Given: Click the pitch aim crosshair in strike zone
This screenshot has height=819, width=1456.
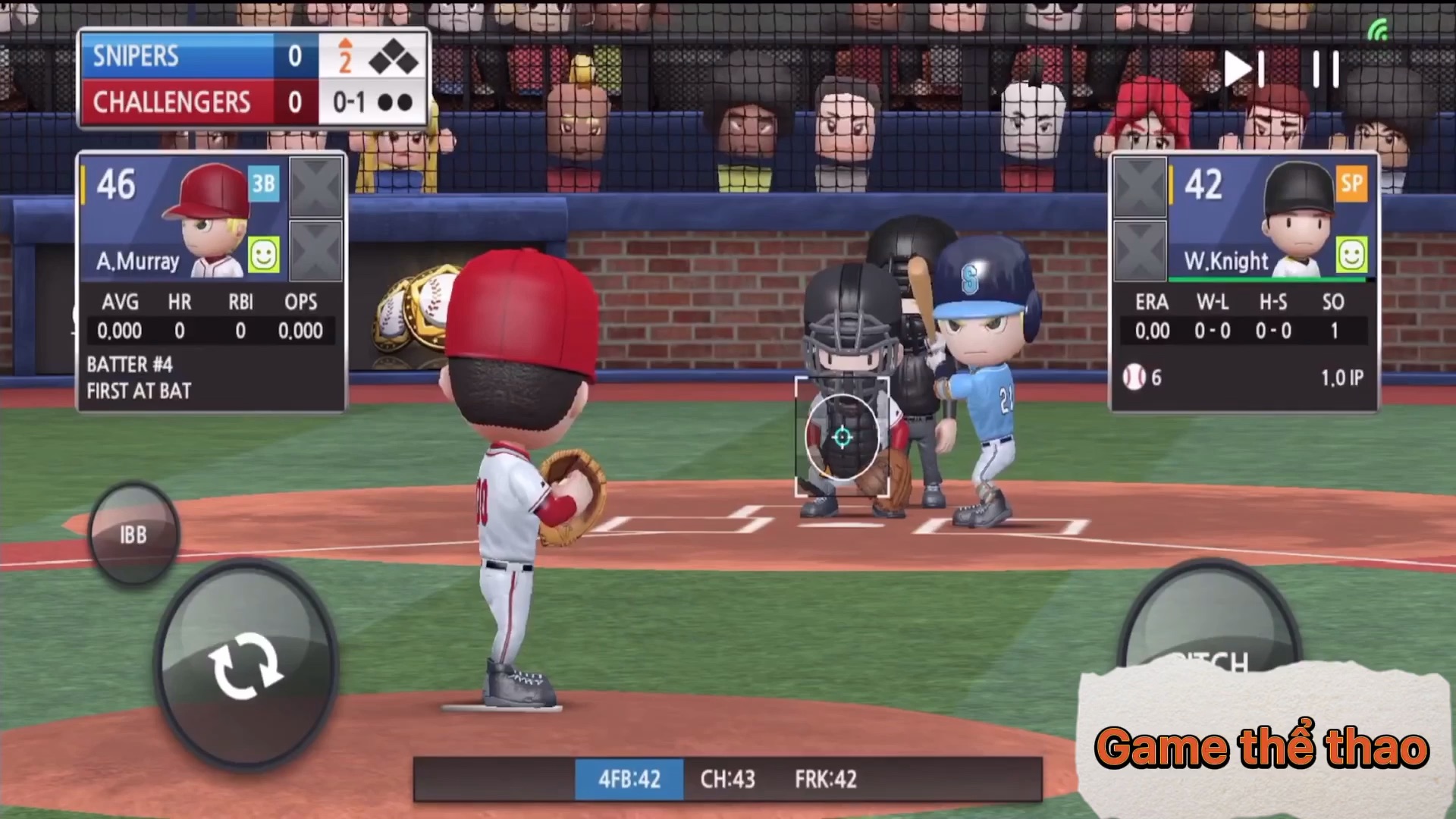Looking at the screenshot, I should tap(842, 437).
